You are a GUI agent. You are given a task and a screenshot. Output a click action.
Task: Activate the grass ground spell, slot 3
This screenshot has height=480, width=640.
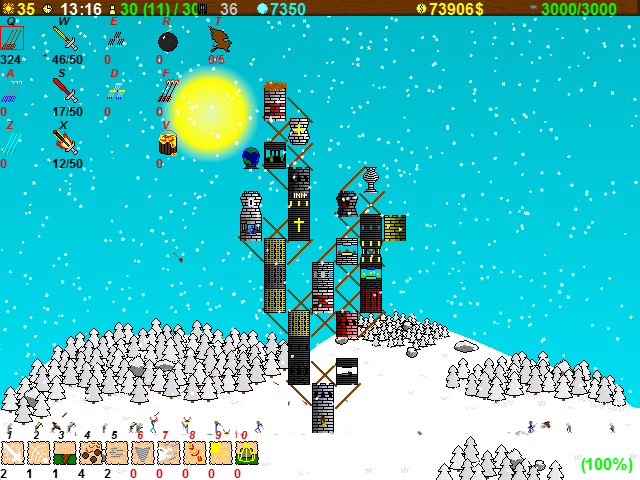pyautogui.click(x=65, y=453)
